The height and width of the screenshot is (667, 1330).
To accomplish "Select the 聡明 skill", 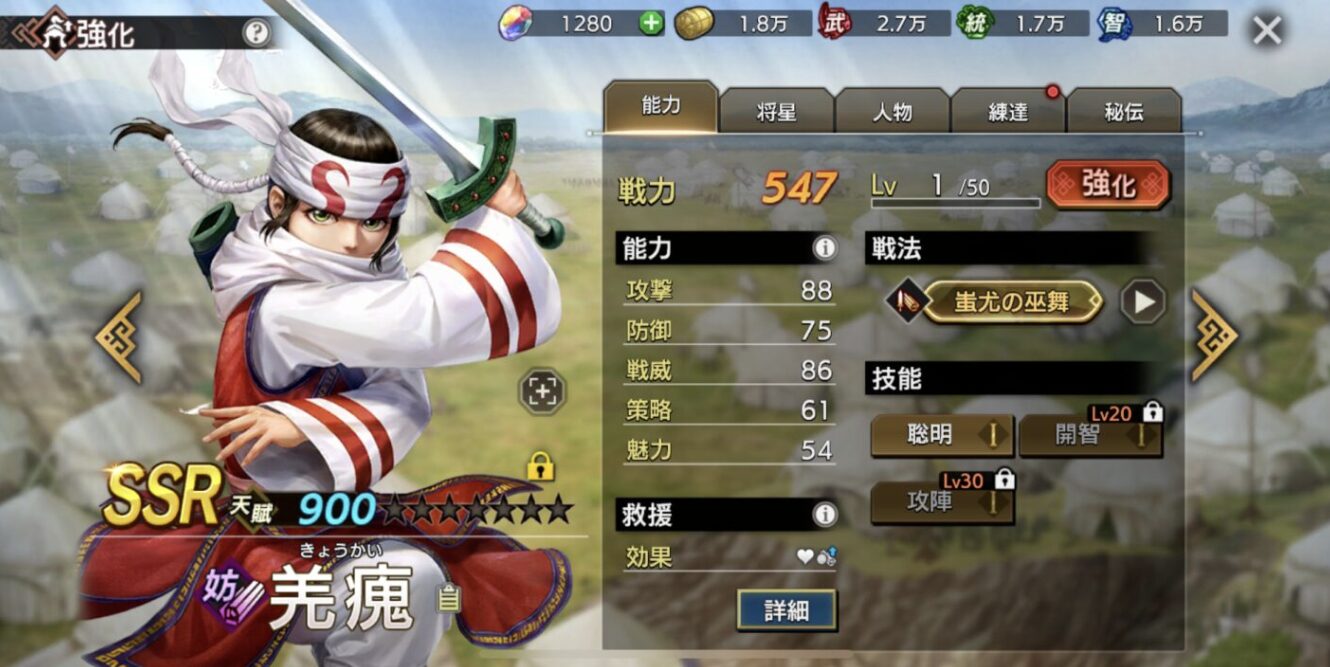I will [942, 435].
